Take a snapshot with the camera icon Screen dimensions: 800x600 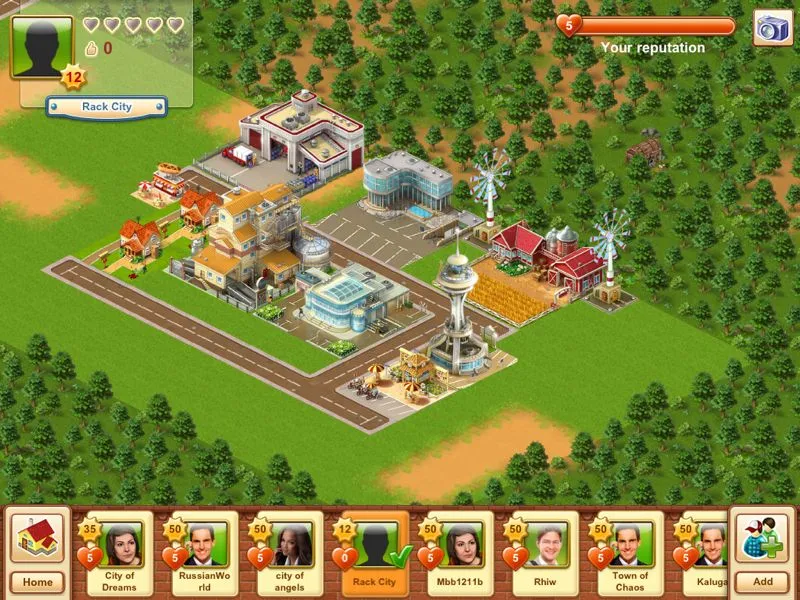[771, 29]
